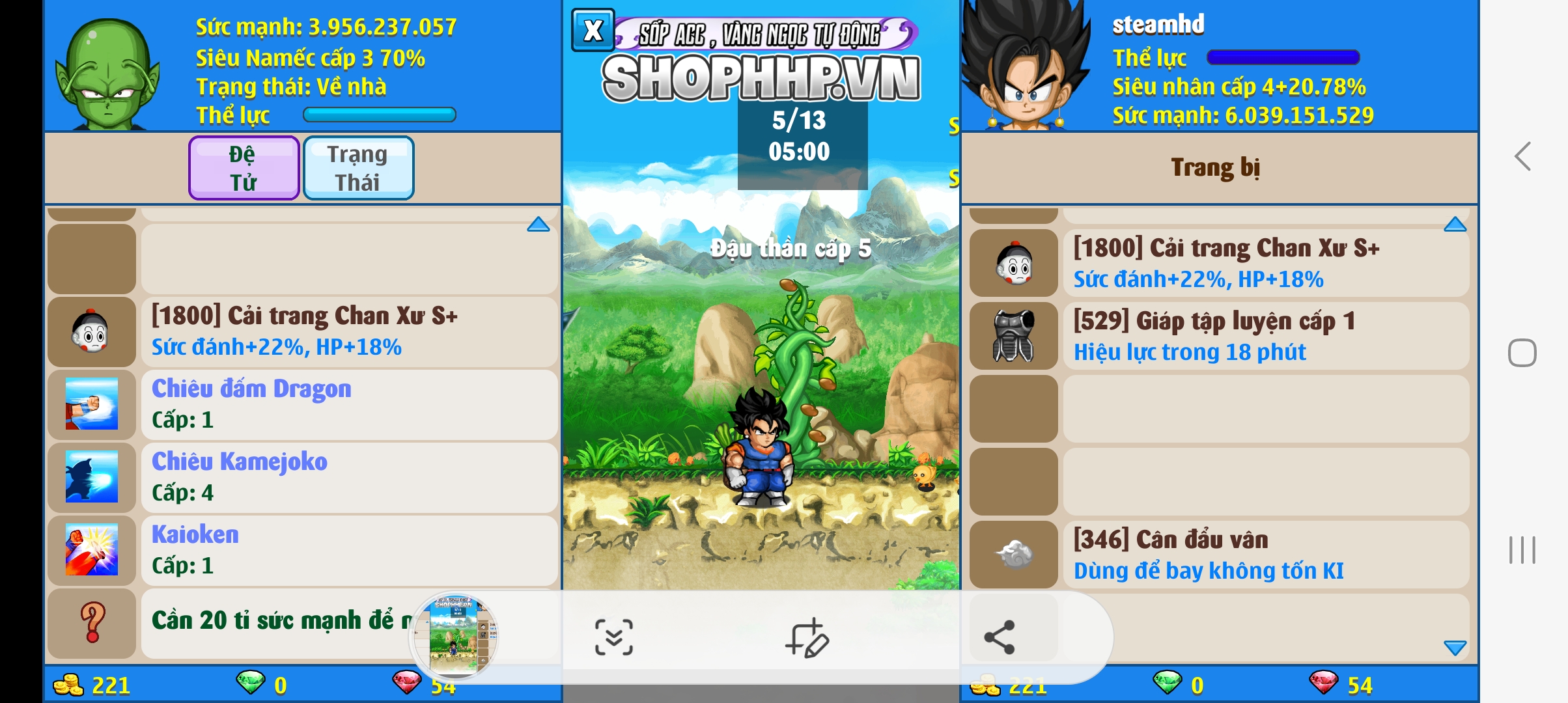Select the Giáp tập luyện armor icon
Viewport: 1568px width, 703px height.
point(1013,337)
